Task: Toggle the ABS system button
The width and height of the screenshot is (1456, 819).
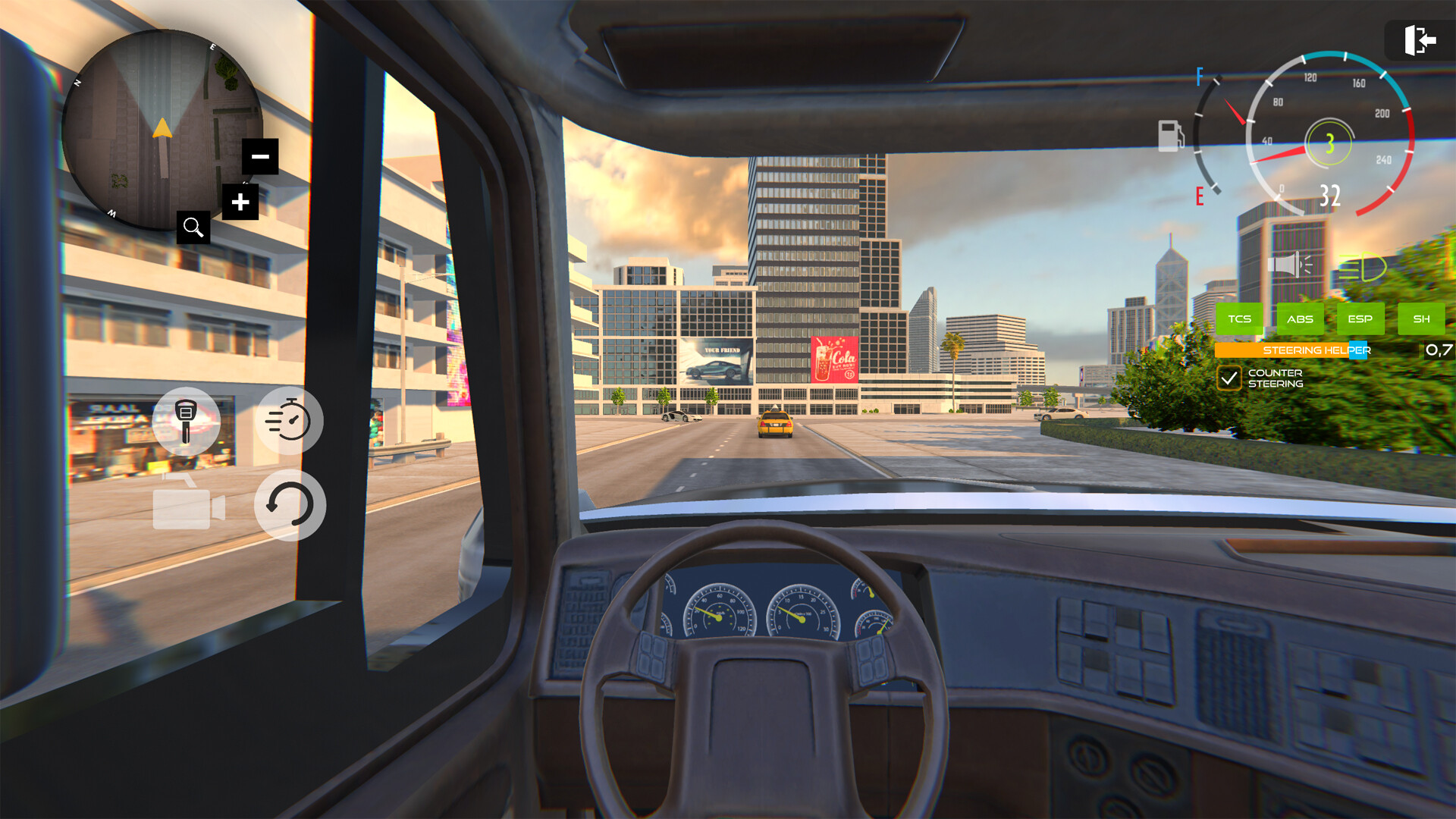Action: tap(1300, 319)
